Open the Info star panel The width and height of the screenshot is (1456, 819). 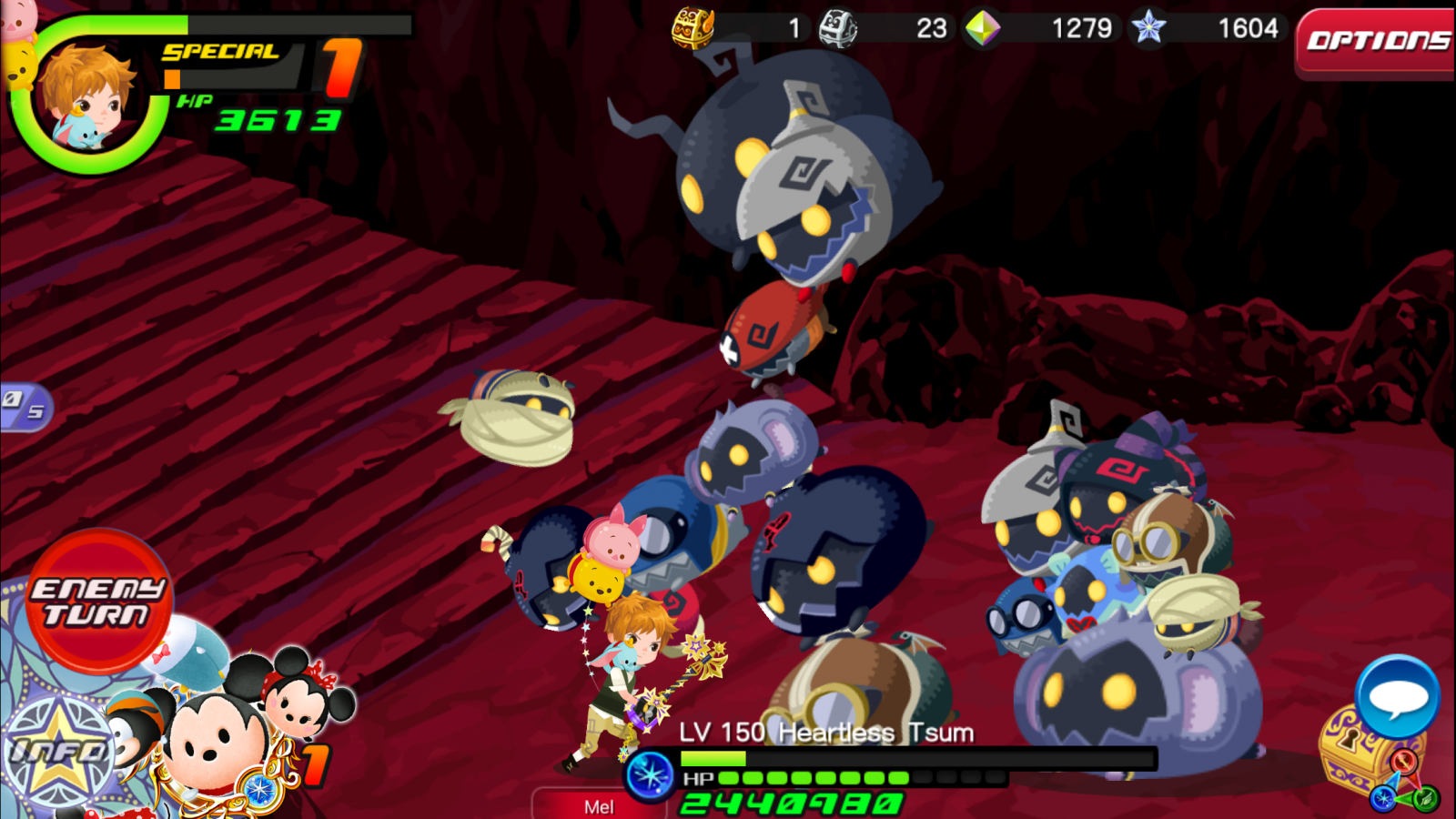(56, 753)
